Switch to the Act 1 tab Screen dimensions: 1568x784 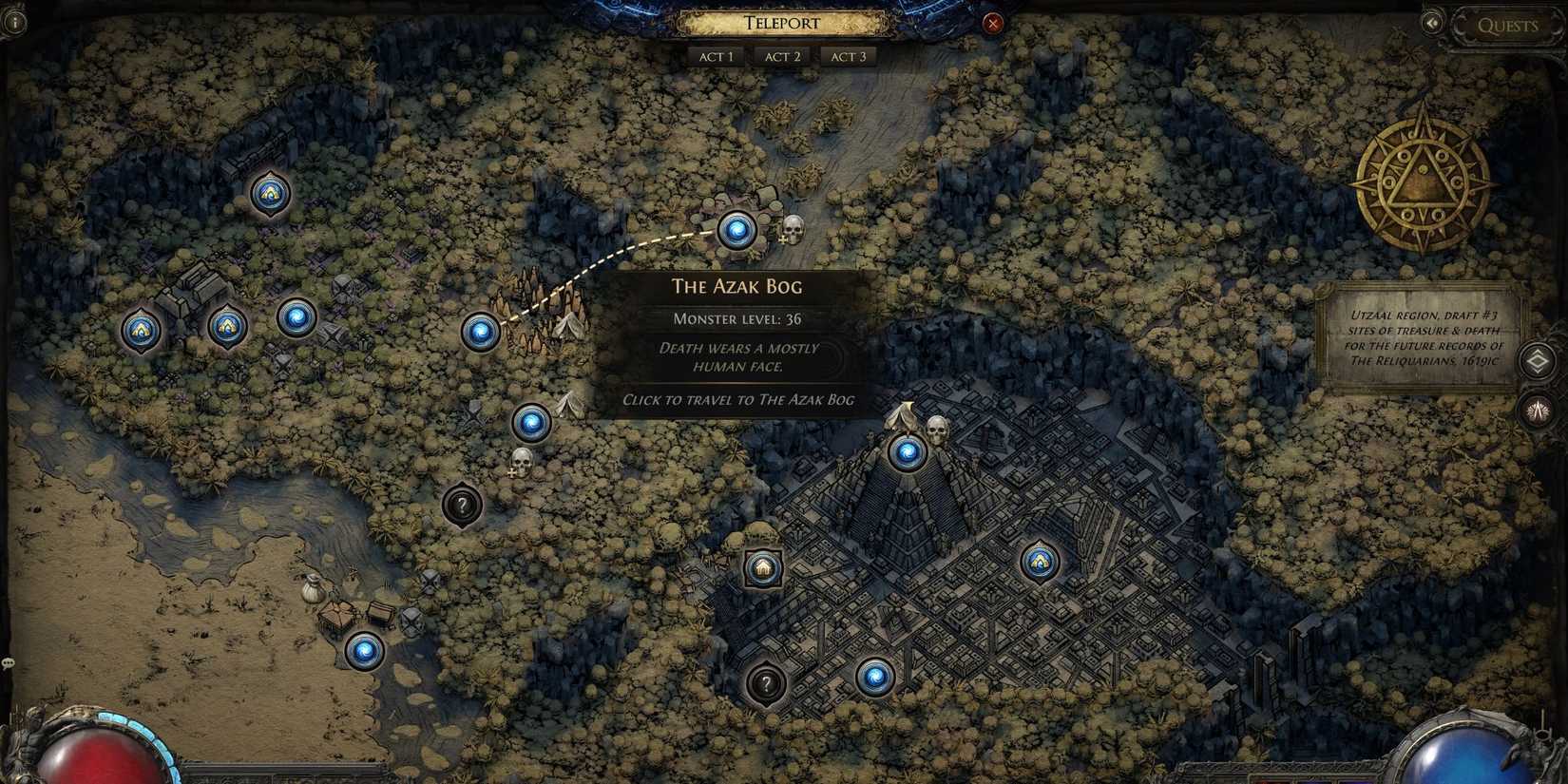(716, 56)
